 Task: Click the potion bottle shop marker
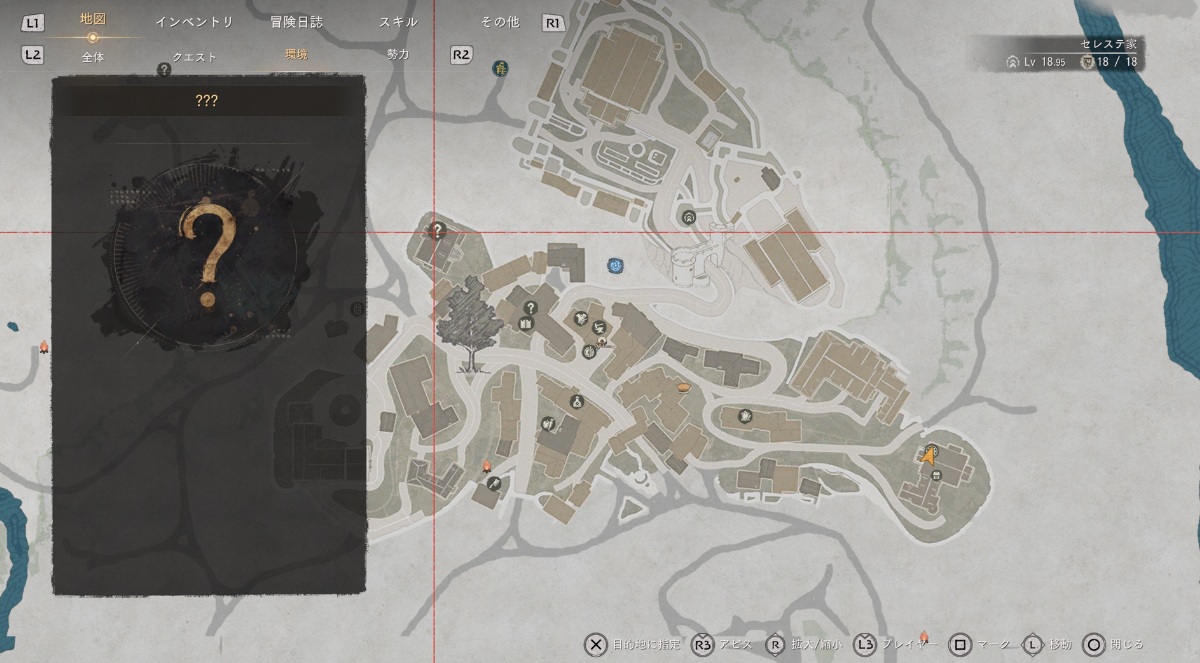[577, 402]
